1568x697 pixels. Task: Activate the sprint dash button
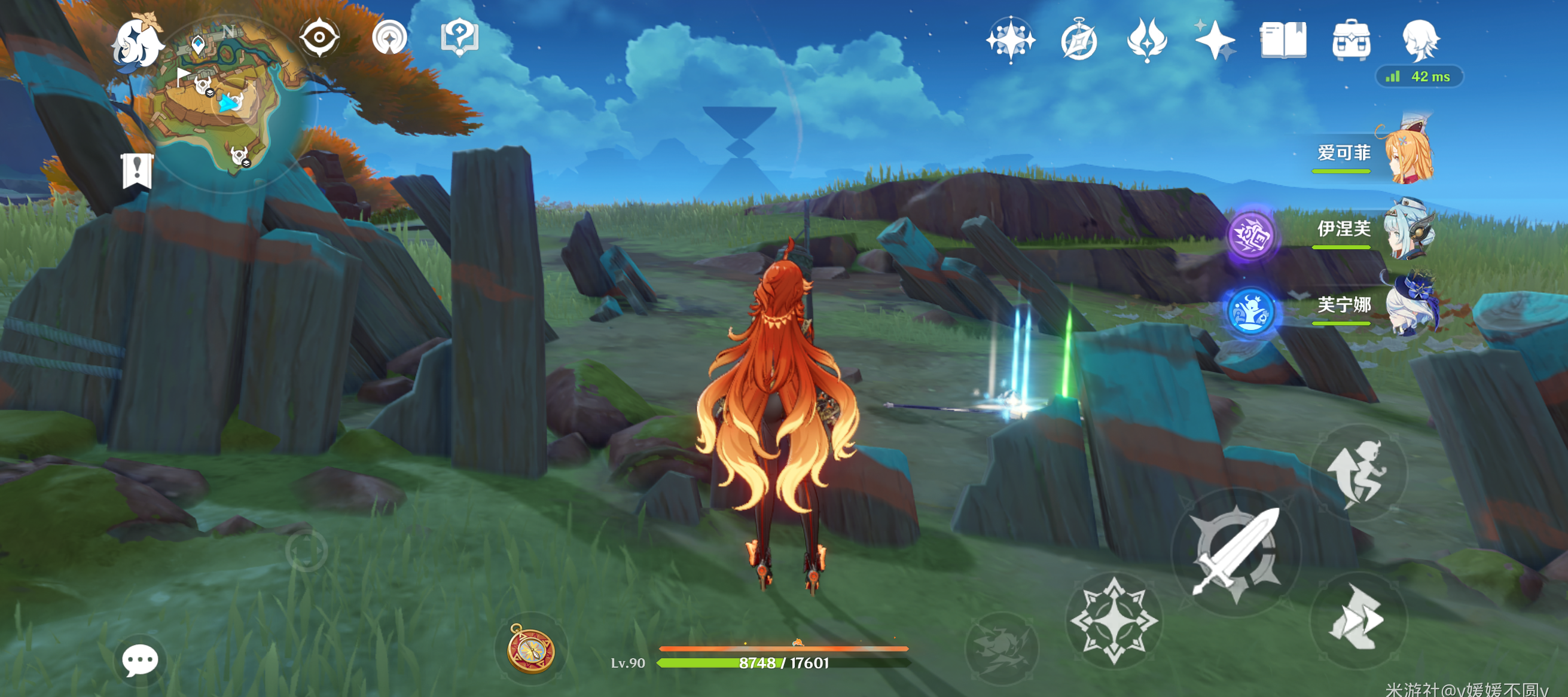coord(1359,619)
